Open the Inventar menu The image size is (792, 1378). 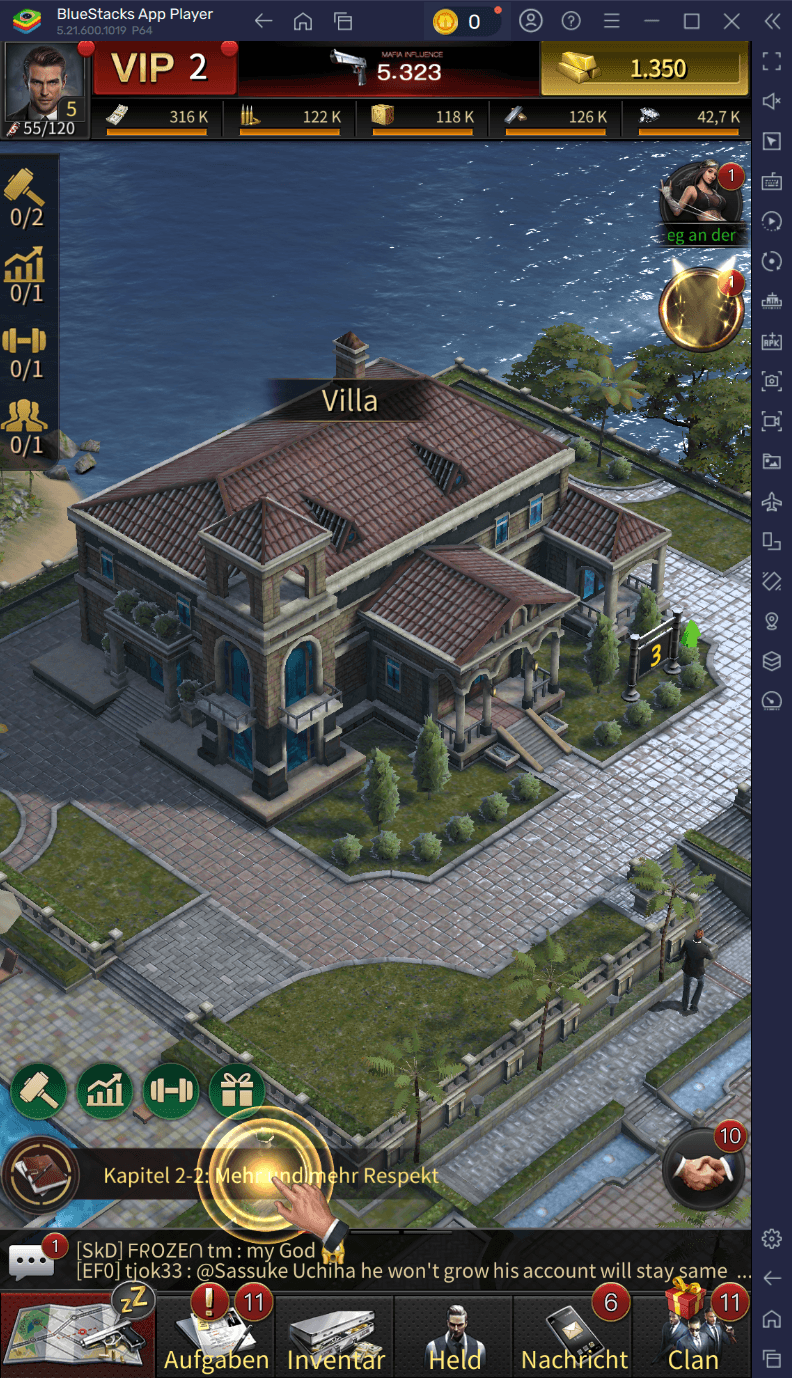[x=335, y=1335]
